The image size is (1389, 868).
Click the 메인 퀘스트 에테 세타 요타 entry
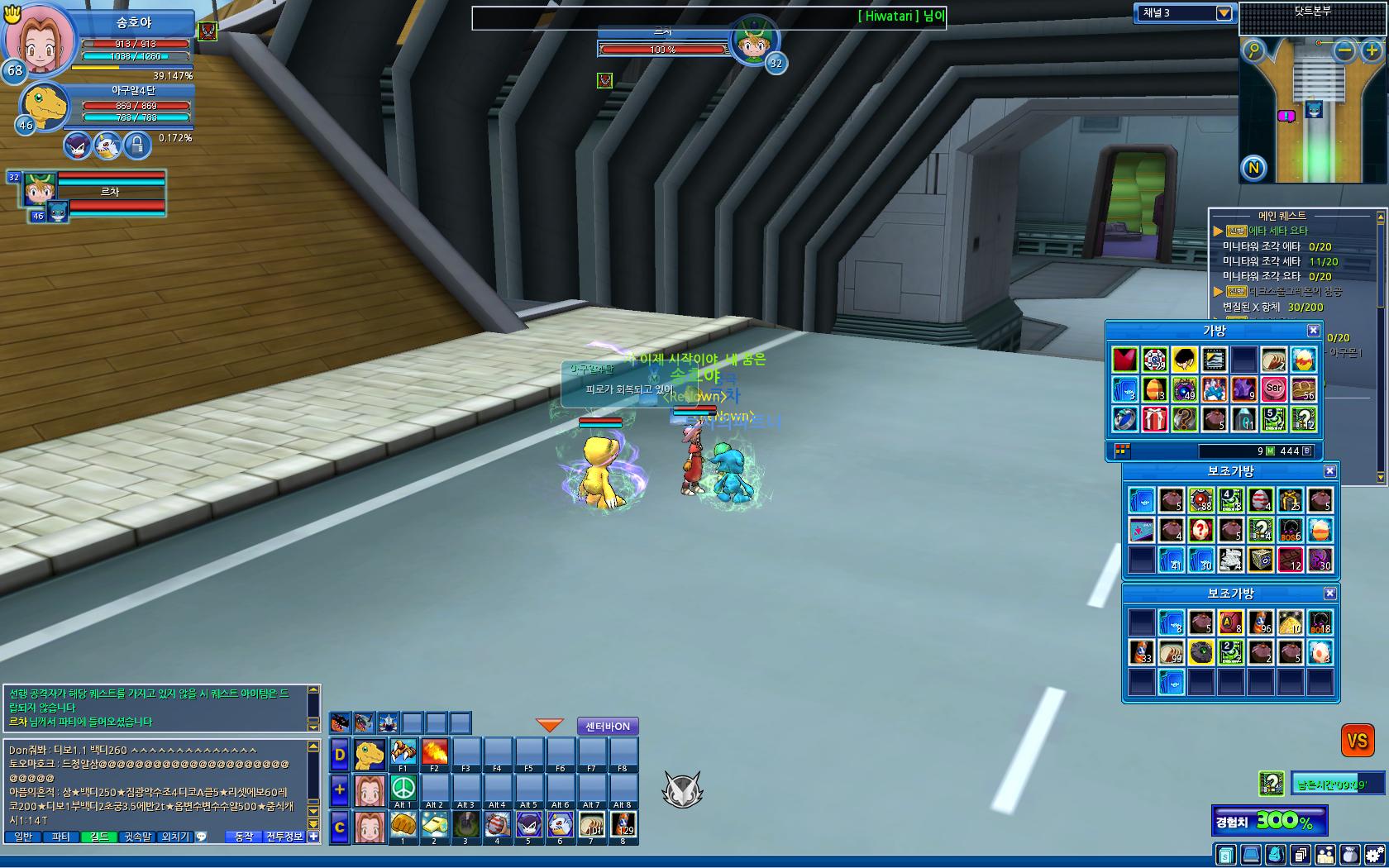tap(1277, 231)
